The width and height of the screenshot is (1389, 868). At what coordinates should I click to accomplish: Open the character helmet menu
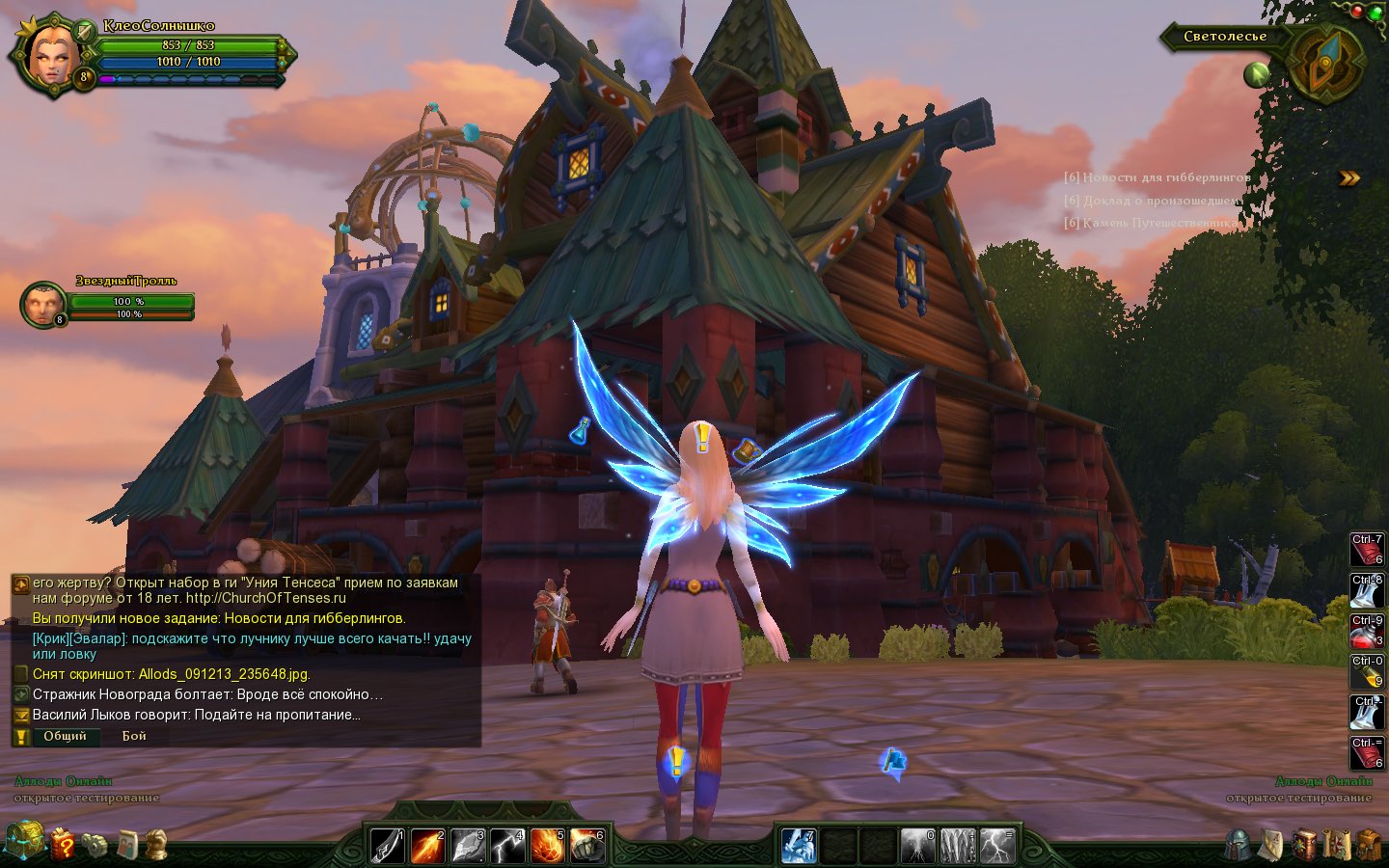1239,845
